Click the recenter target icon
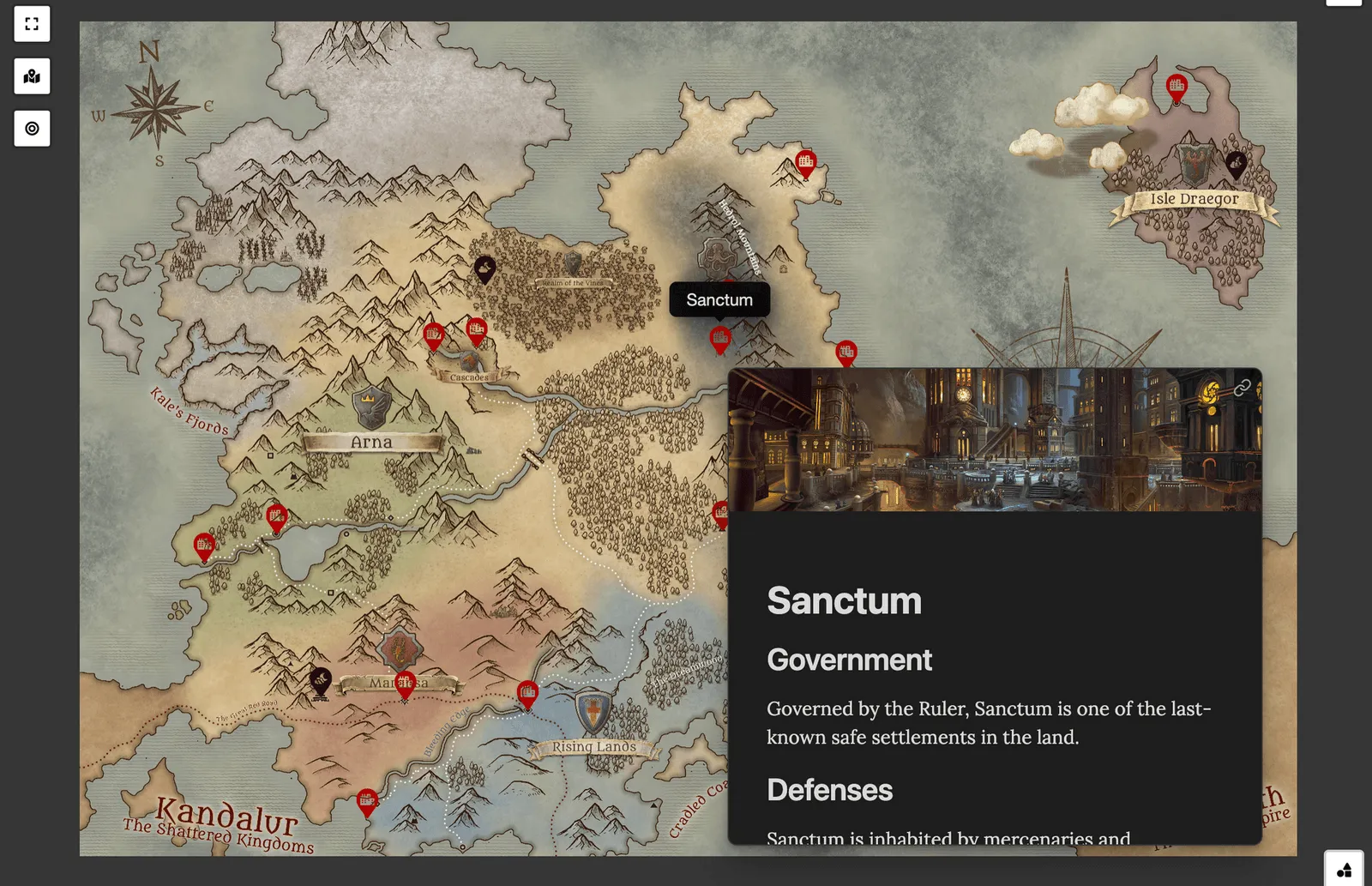Viewport: 1372px width, 886px height. point(32,129)
